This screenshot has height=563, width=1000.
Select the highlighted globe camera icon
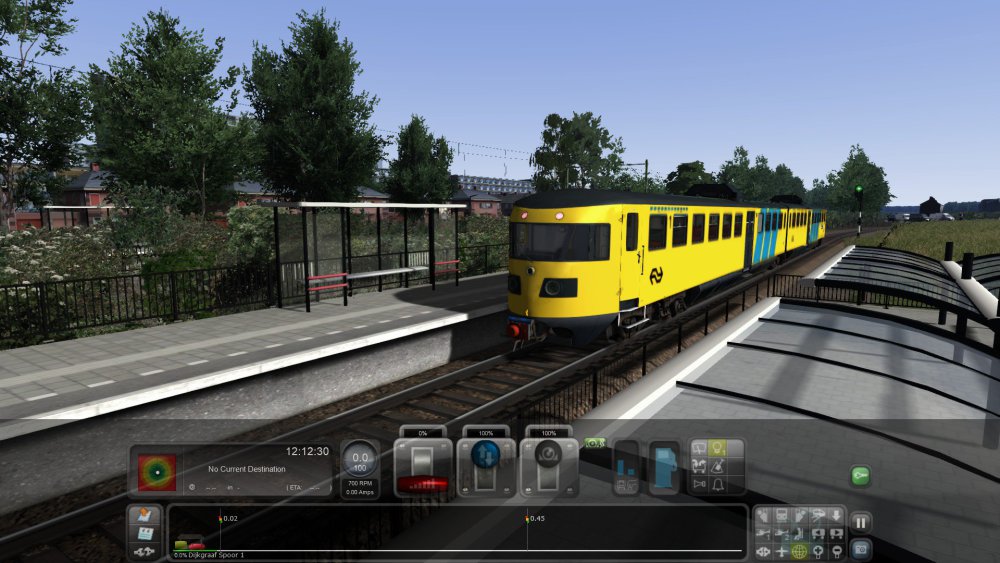799,551
